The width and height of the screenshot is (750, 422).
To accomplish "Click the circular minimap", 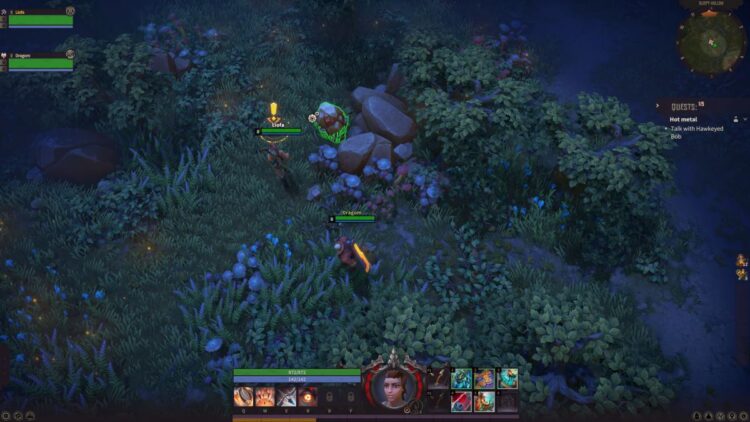I will 710,41.
